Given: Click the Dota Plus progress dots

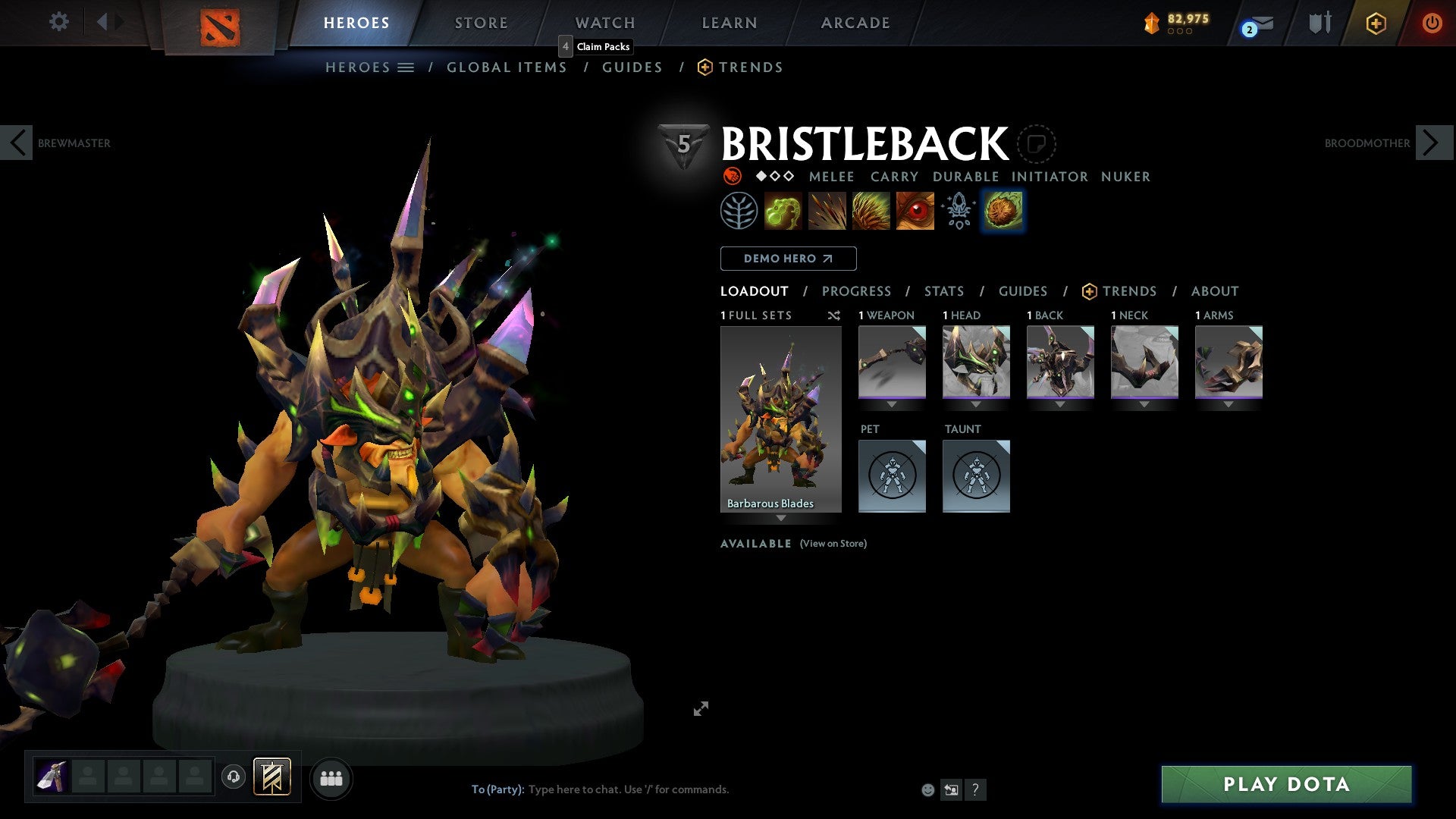Looking at the screenshot, I should pyautogui.click(x=1180, y=32).
